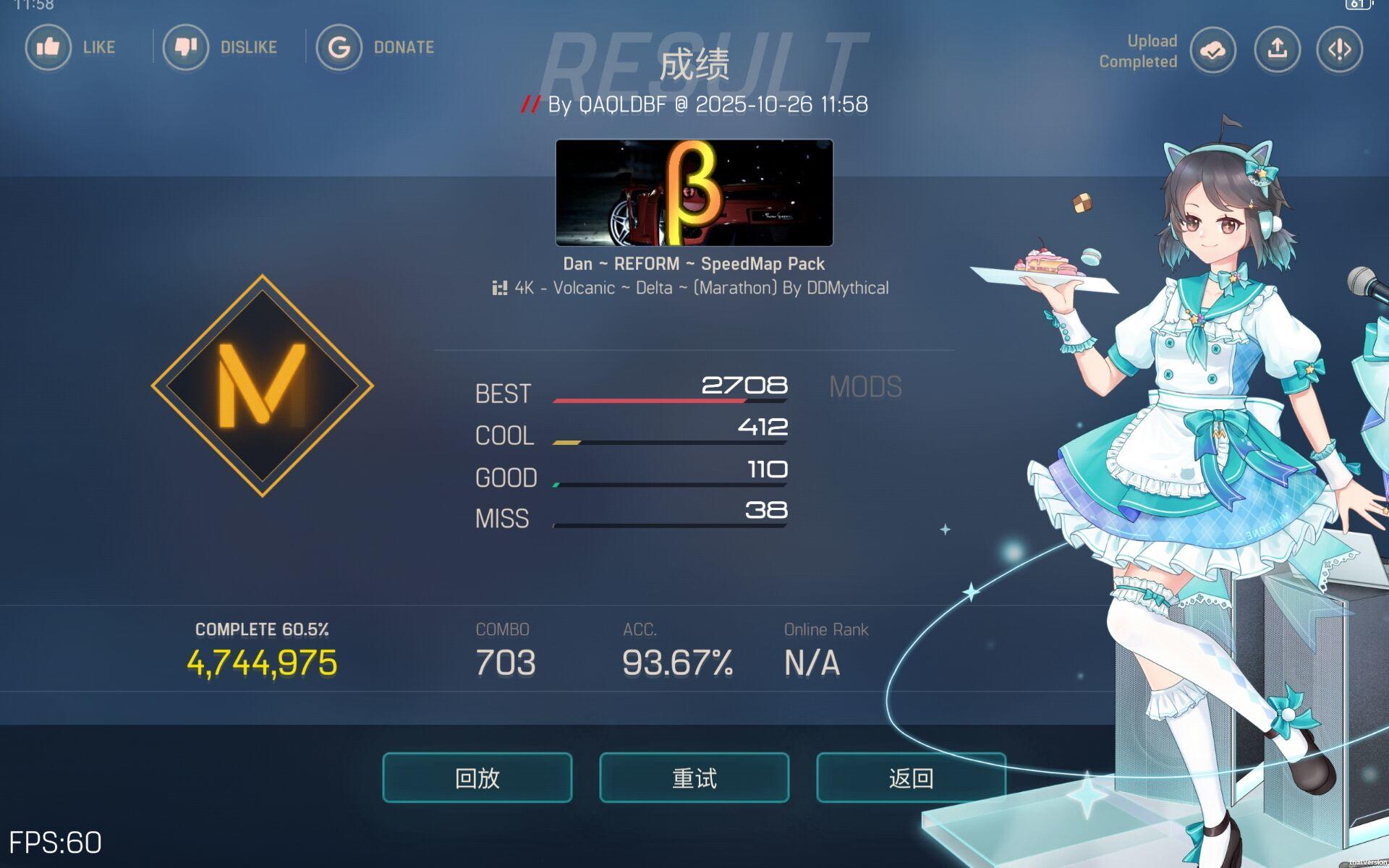The height and width of the screenshot is (868, 1389).
Task: Toggle dislike for this score
Action: [x=186, y=47]
